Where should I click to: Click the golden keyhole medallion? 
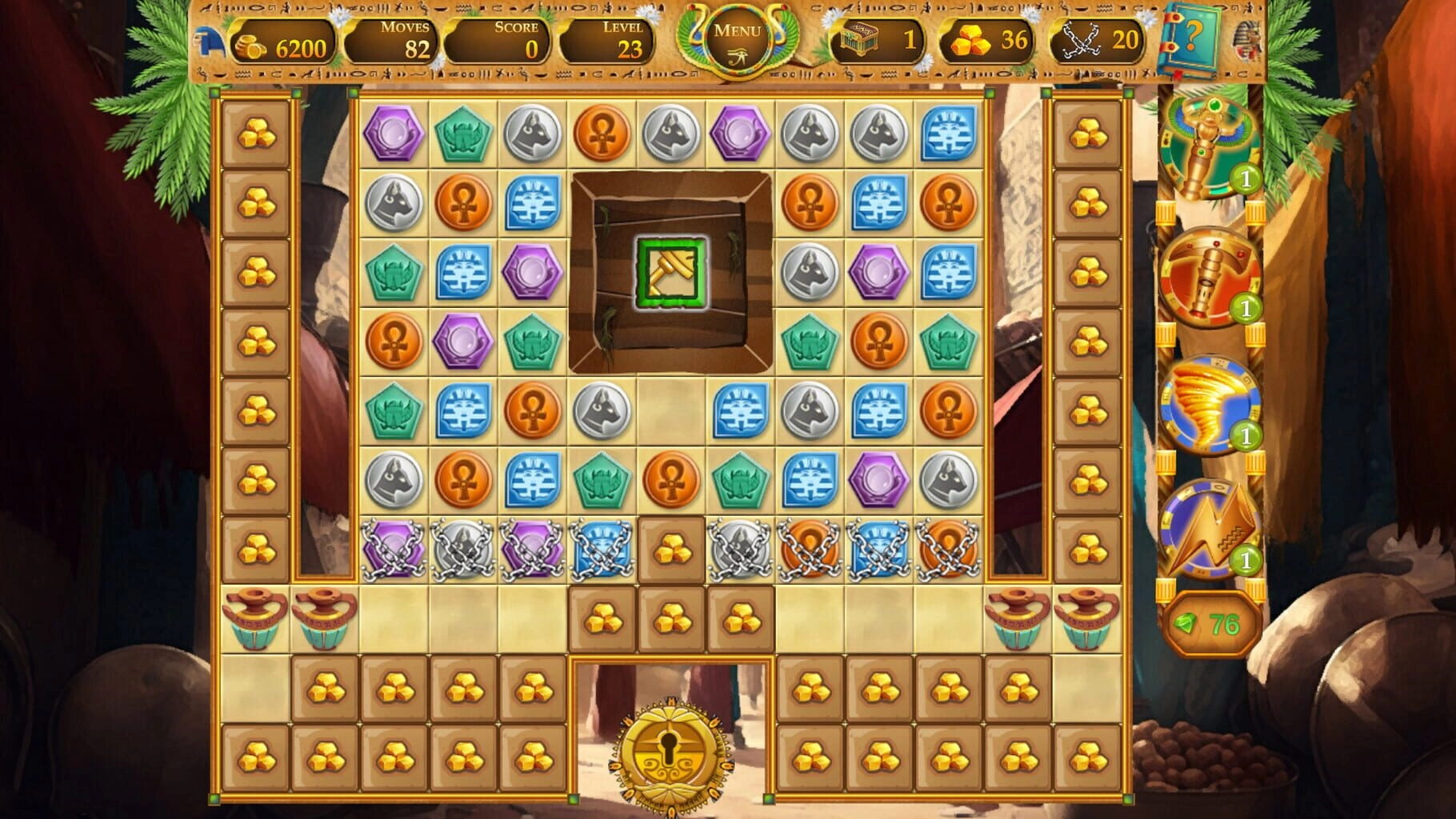[670, 752]
